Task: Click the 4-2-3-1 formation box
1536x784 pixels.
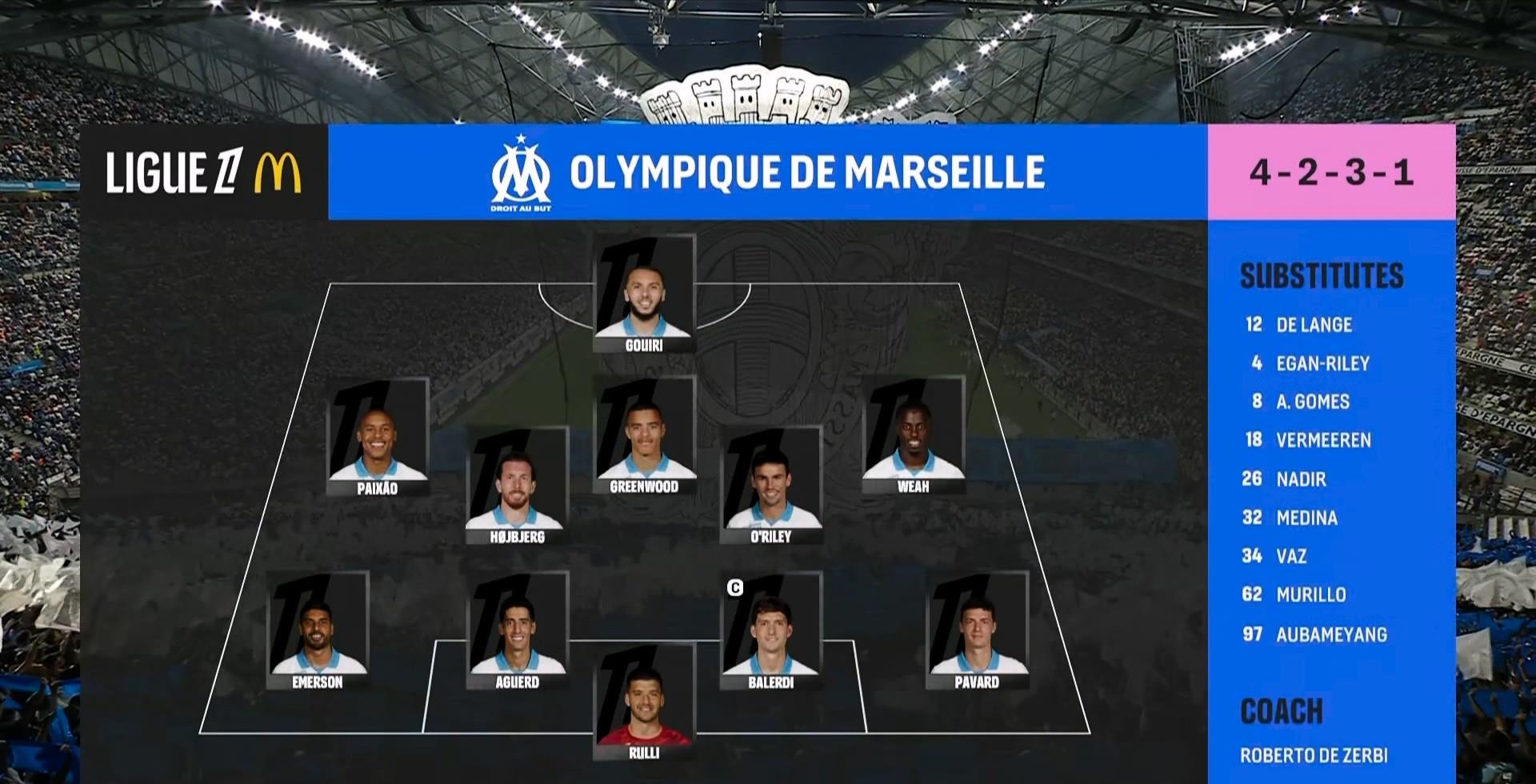Action: tap(1331, 172)
